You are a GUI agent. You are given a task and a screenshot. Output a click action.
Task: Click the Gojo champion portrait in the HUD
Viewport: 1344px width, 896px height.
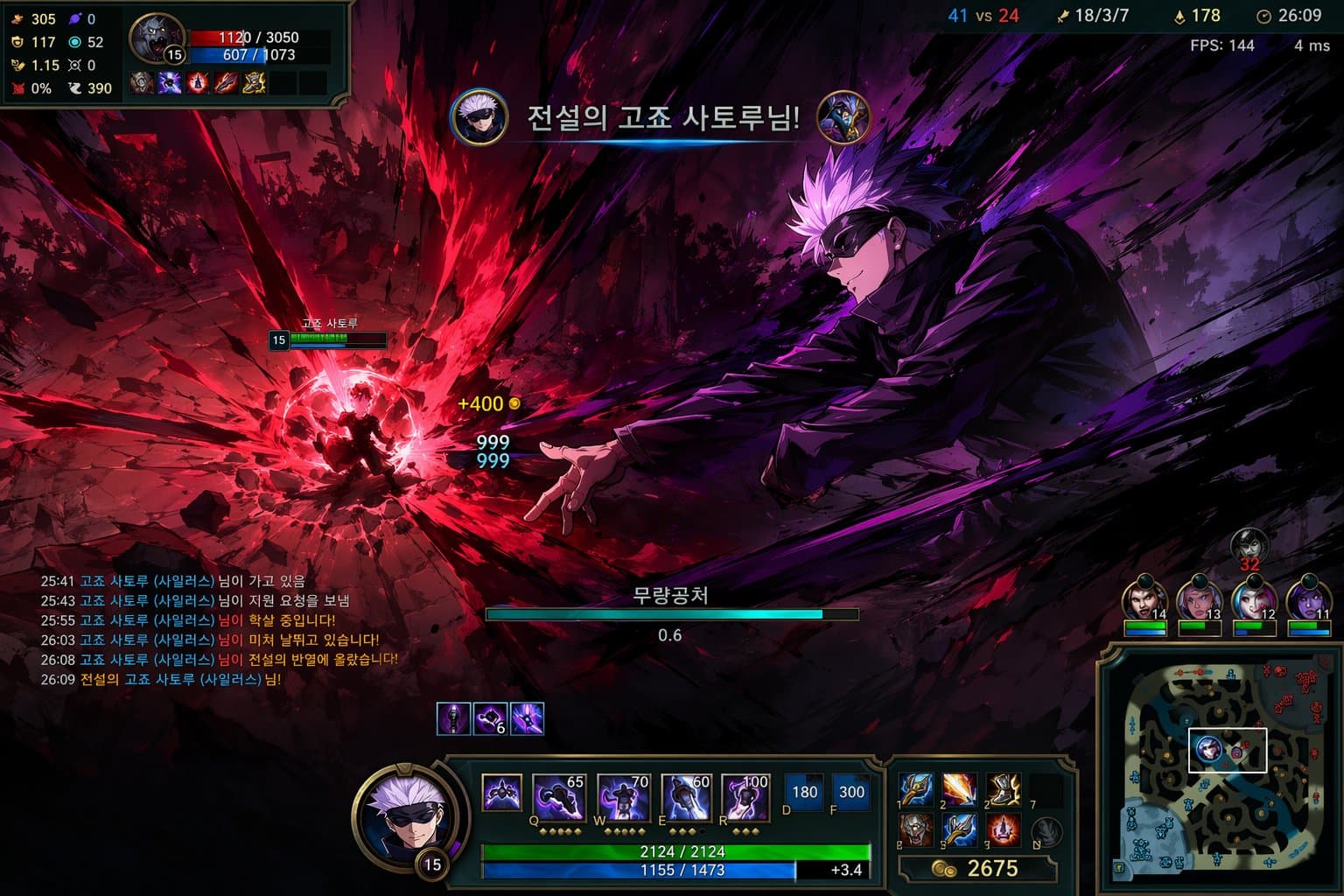pos(409,815)
